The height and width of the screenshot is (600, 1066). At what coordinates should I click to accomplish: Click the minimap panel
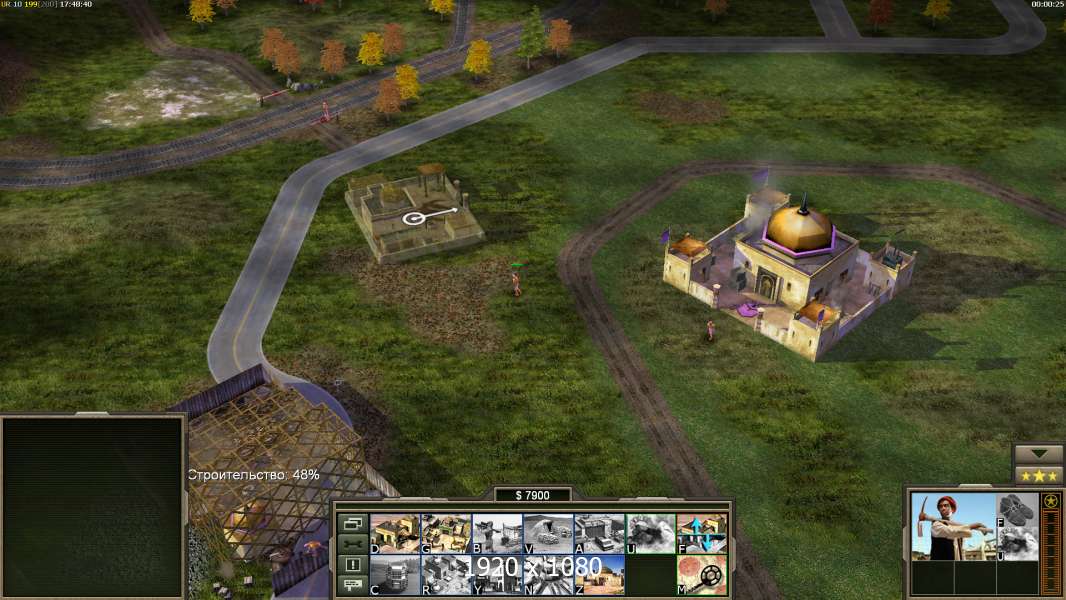coord(93,507)
